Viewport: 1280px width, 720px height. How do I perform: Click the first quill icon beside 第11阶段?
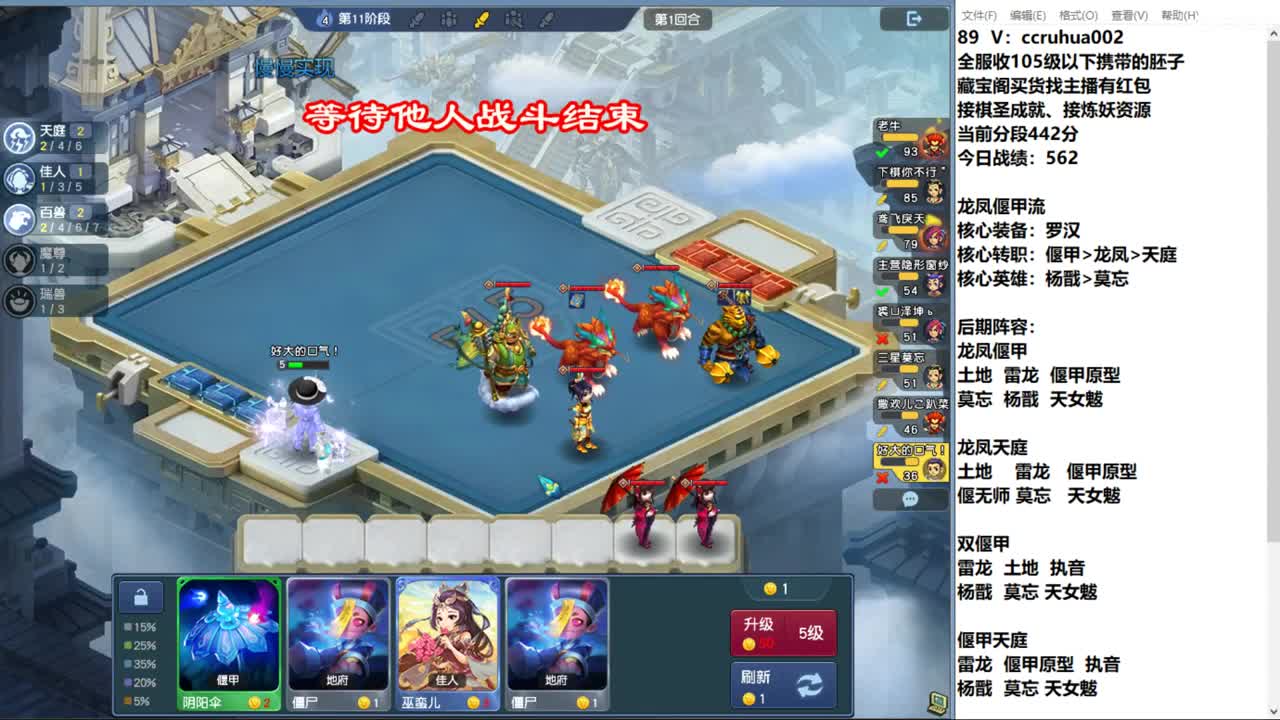click(x=419, y=17)
